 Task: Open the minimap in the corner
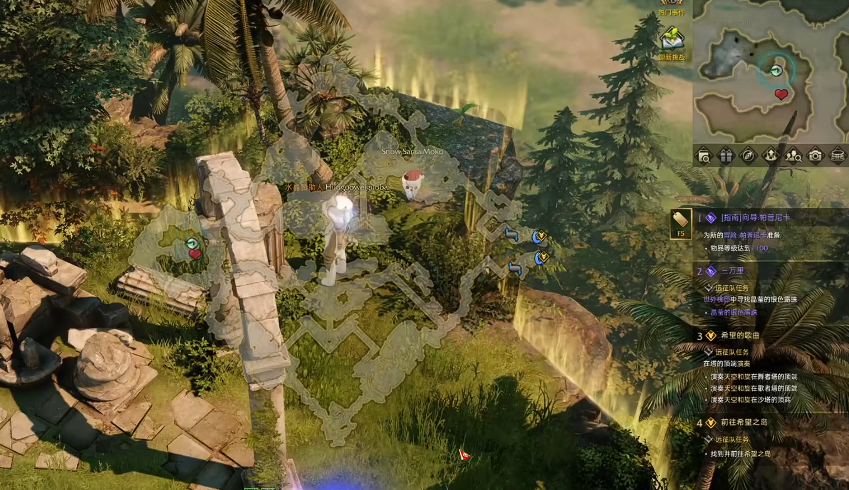(x=770, y=70)
